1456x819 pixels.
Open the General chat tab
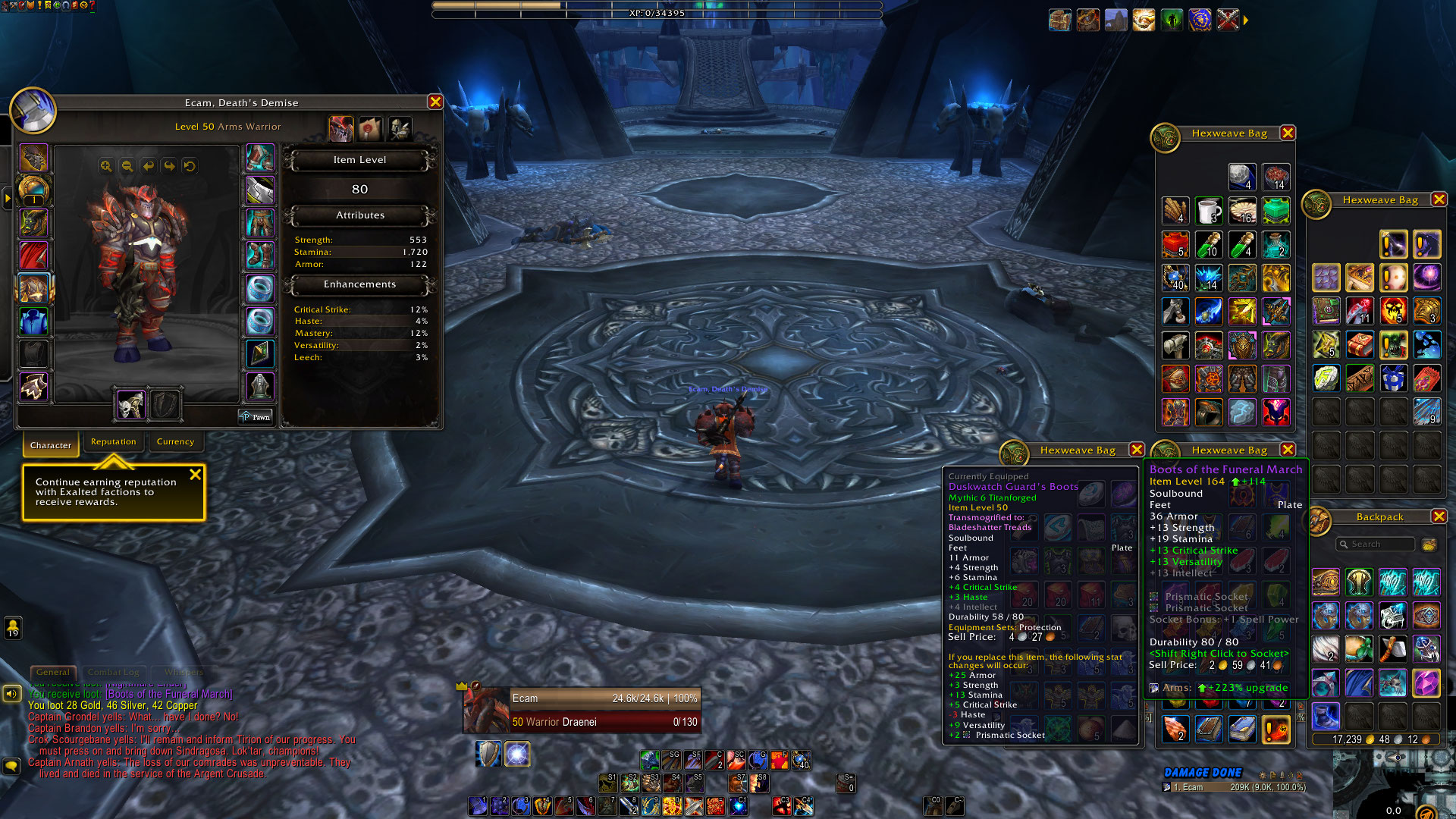point(52,672)
